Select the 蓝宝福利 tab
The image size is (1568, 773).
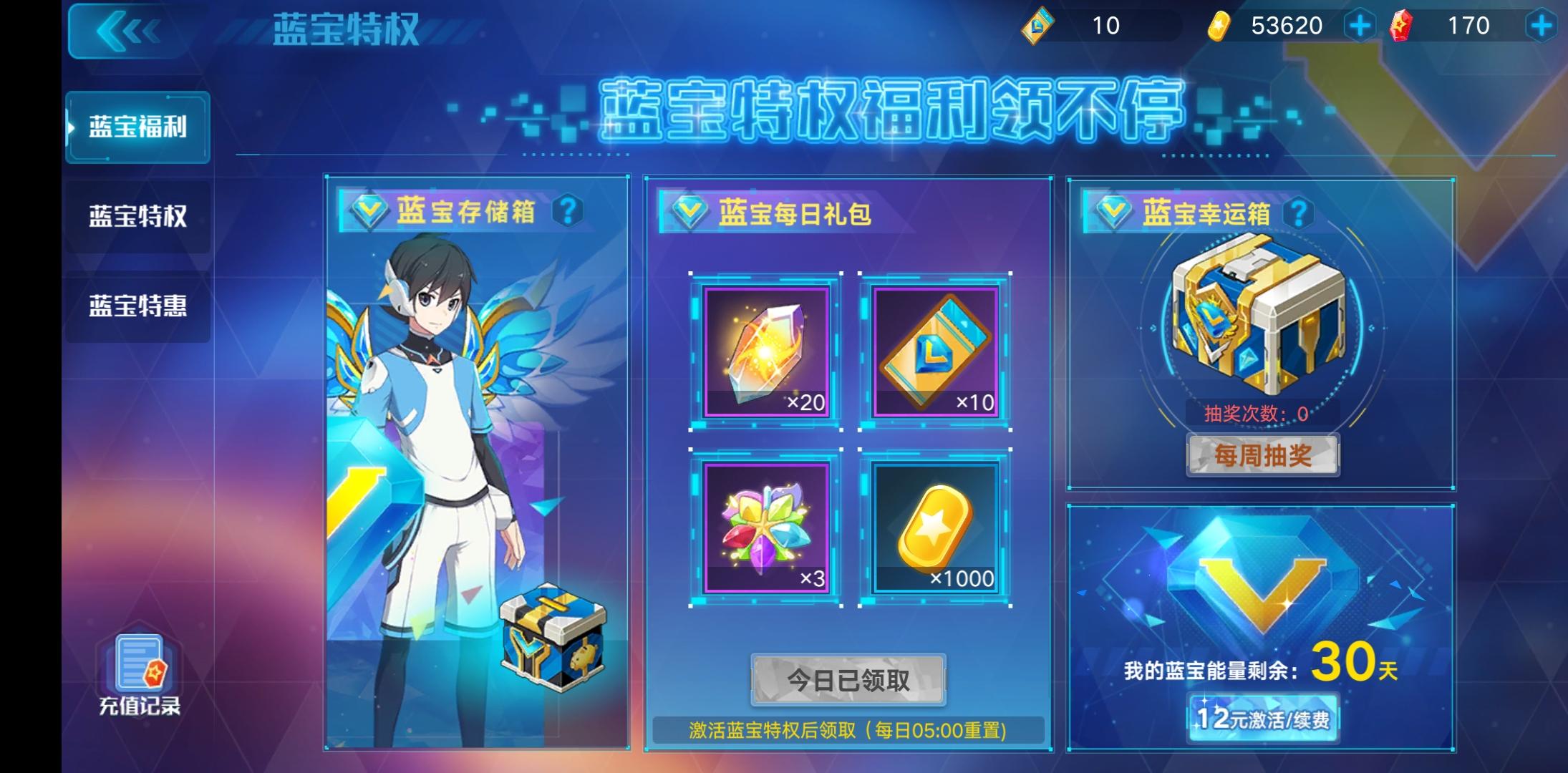tap(137, 126)
